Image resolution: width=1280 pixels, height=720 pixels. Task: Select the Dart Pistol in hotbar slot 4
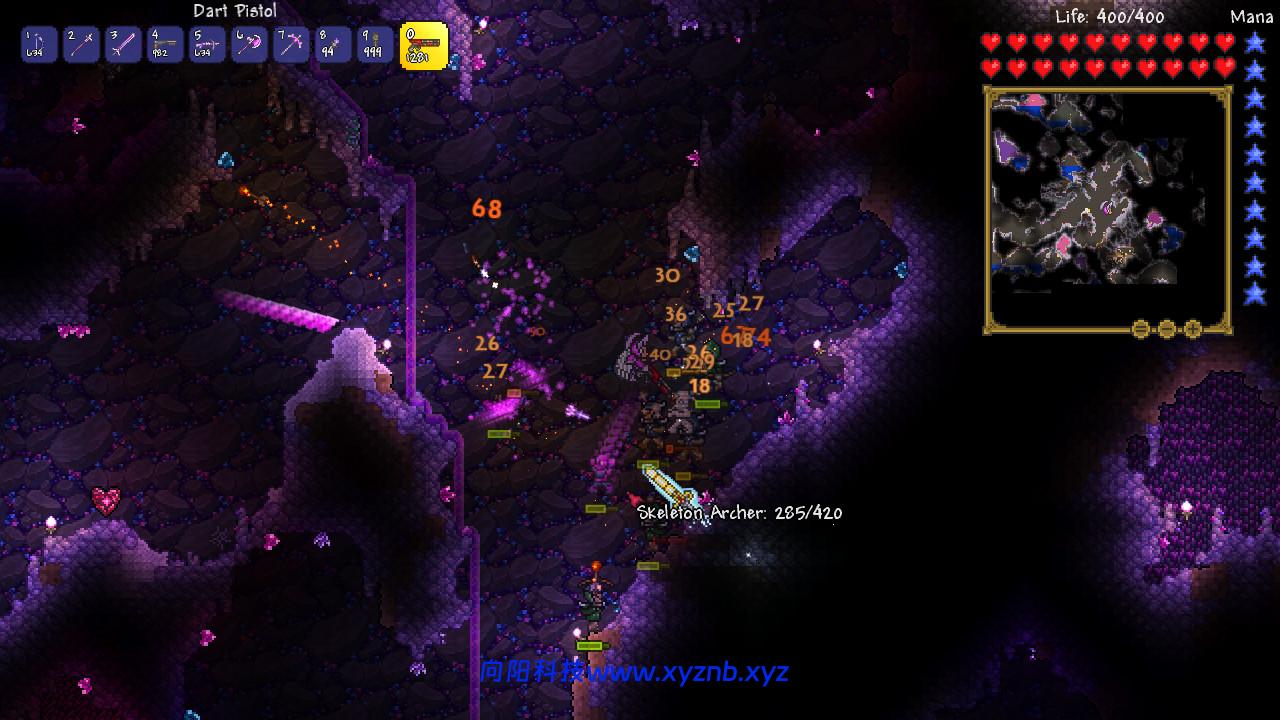tap(164, 44)
